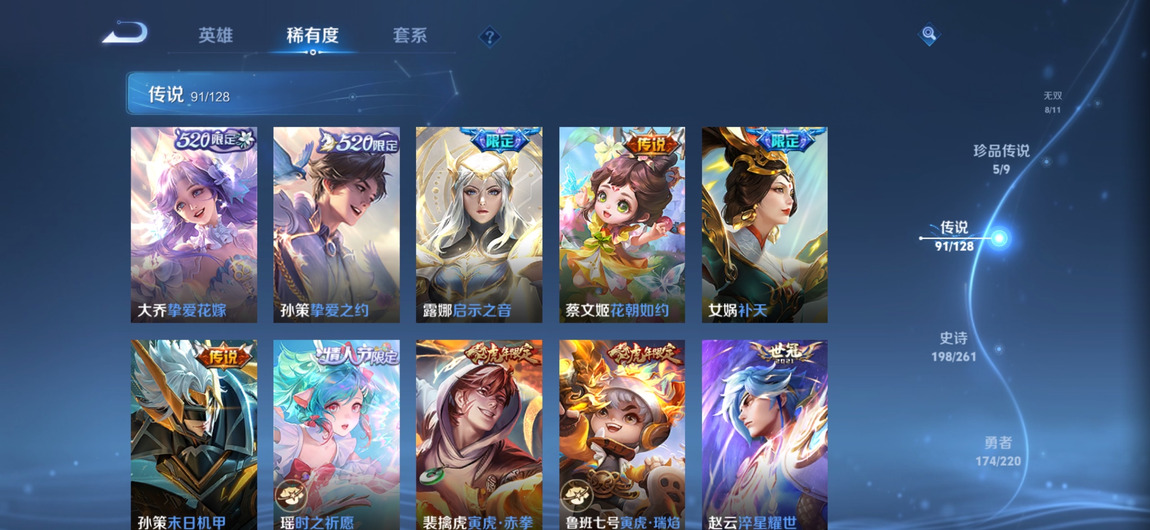Select the 孙策 挚爱之约 skin card

tap(336, 224)
